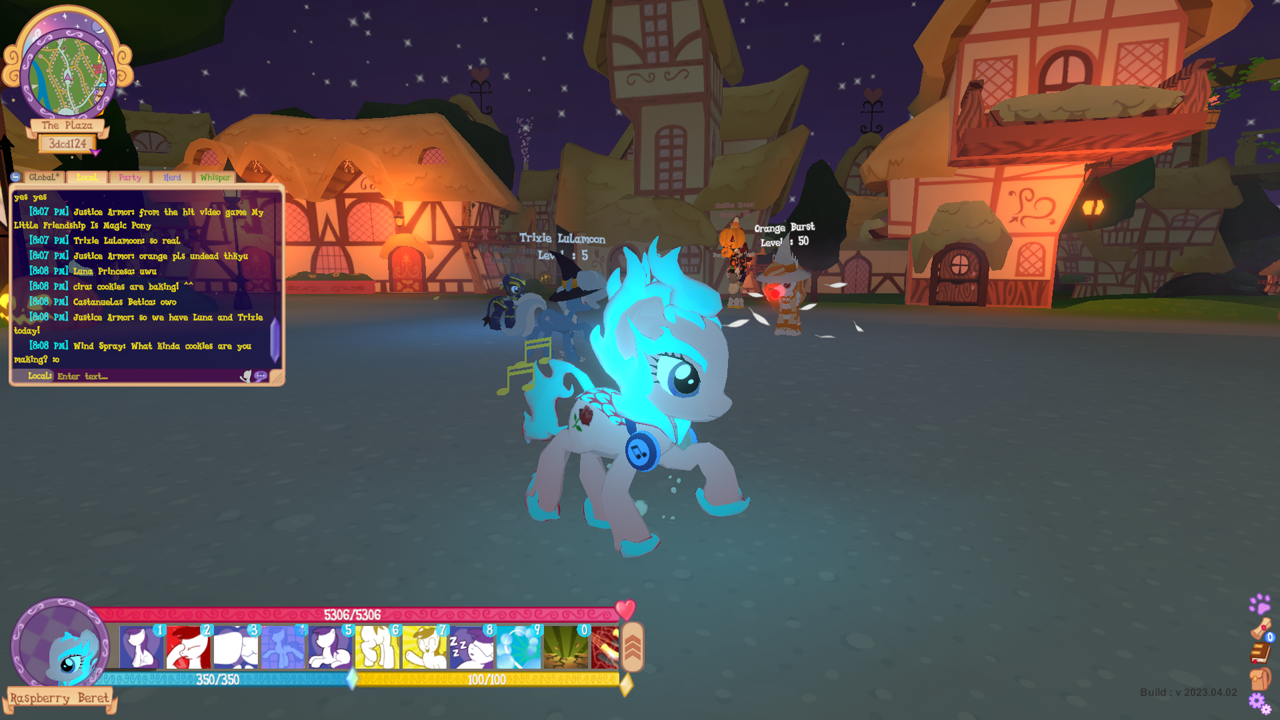
Task: Switch to the Local chat tab
Action: point(88,177)
